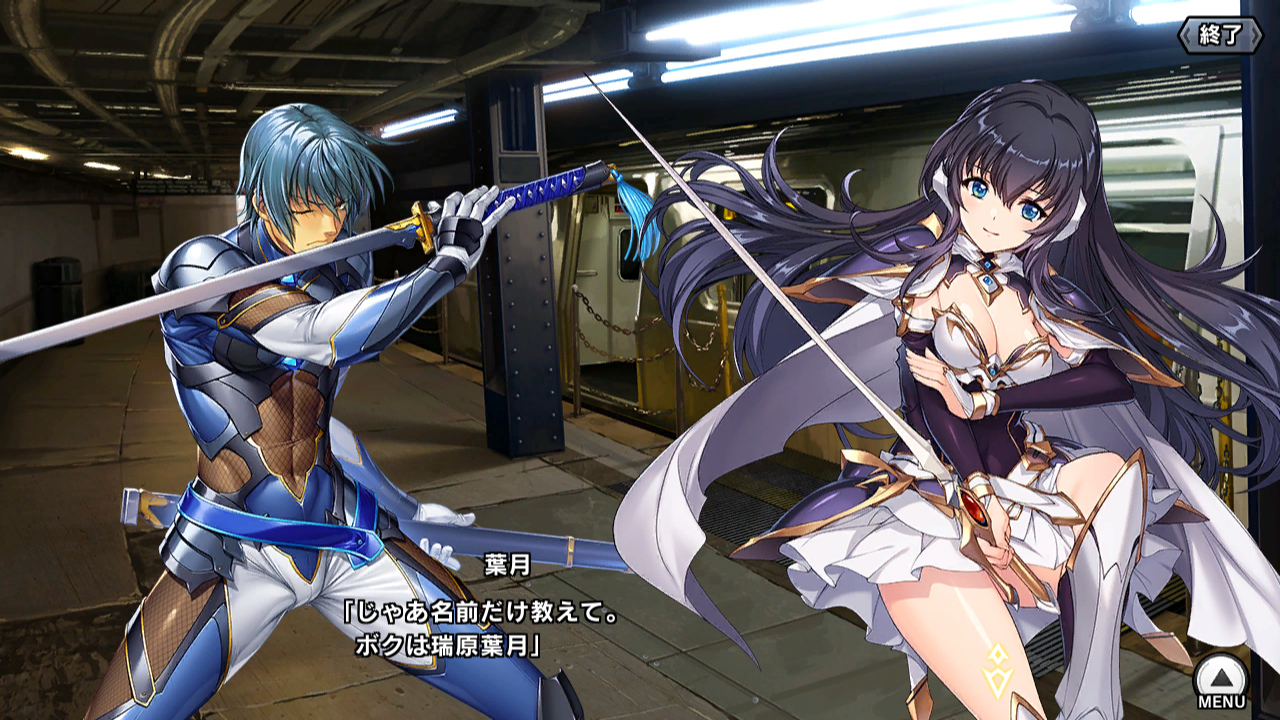Screen dimensions: 1280x720
Task: Open the MENU triangle button
Action: click(x=1221, y=679)
